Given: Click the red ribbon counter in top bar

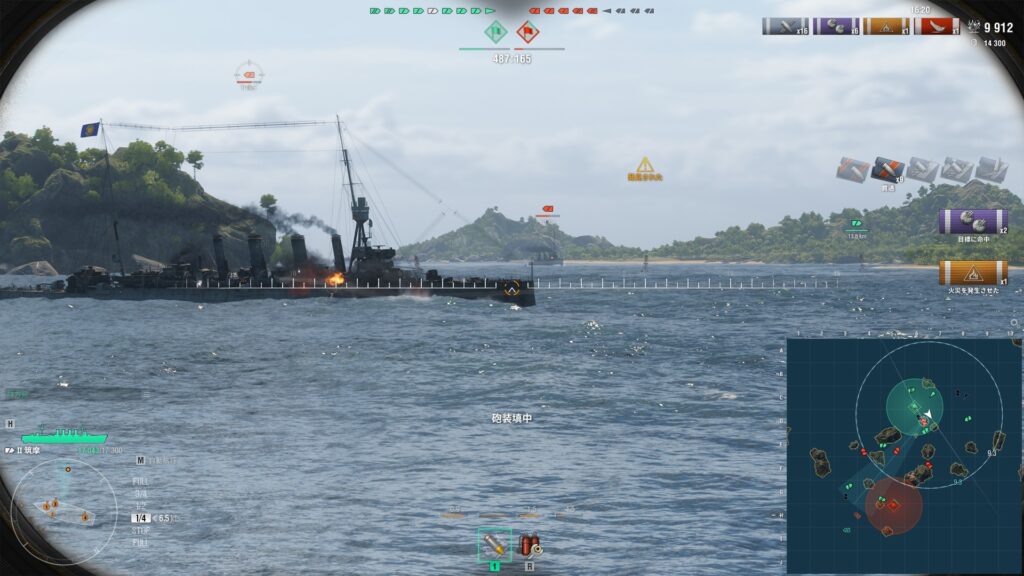Looking at the screenshot, I should point(936,27).
